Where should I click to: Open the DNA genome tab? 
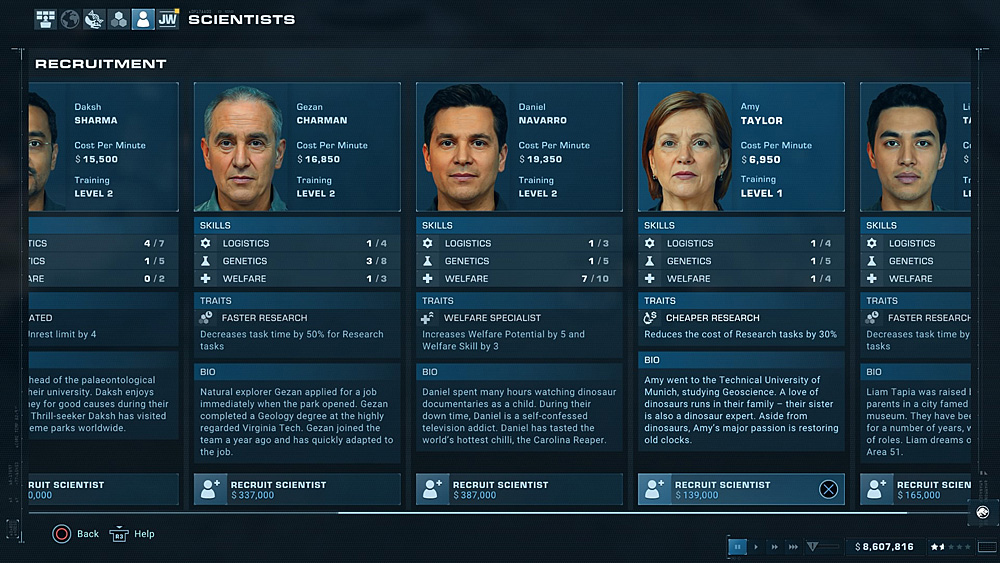94,19
